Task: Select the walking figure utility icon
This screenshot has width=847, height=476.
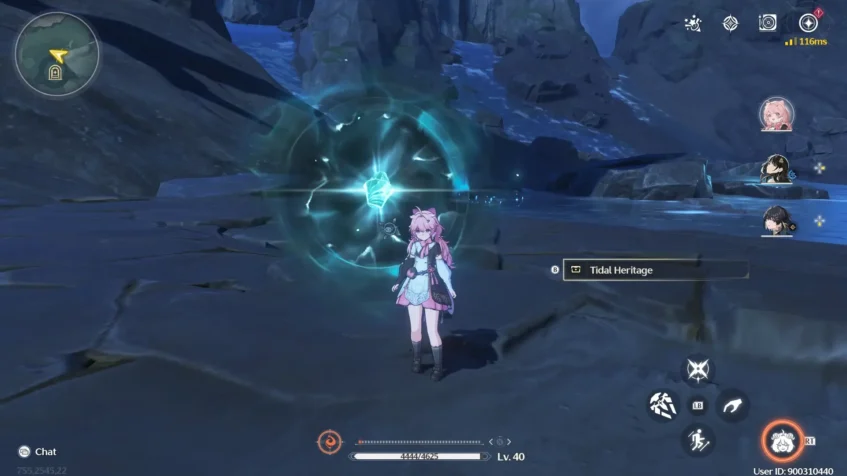Action: point(697,439)
